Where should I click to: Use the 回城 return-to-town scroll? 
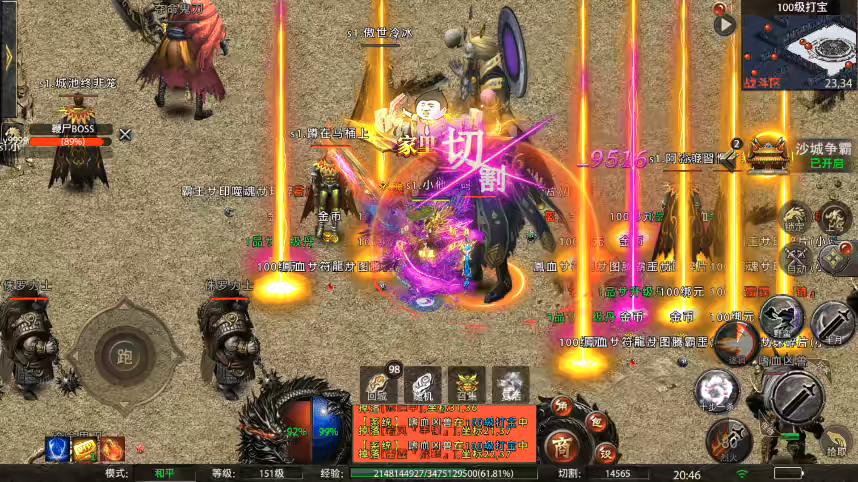[377, 383]
